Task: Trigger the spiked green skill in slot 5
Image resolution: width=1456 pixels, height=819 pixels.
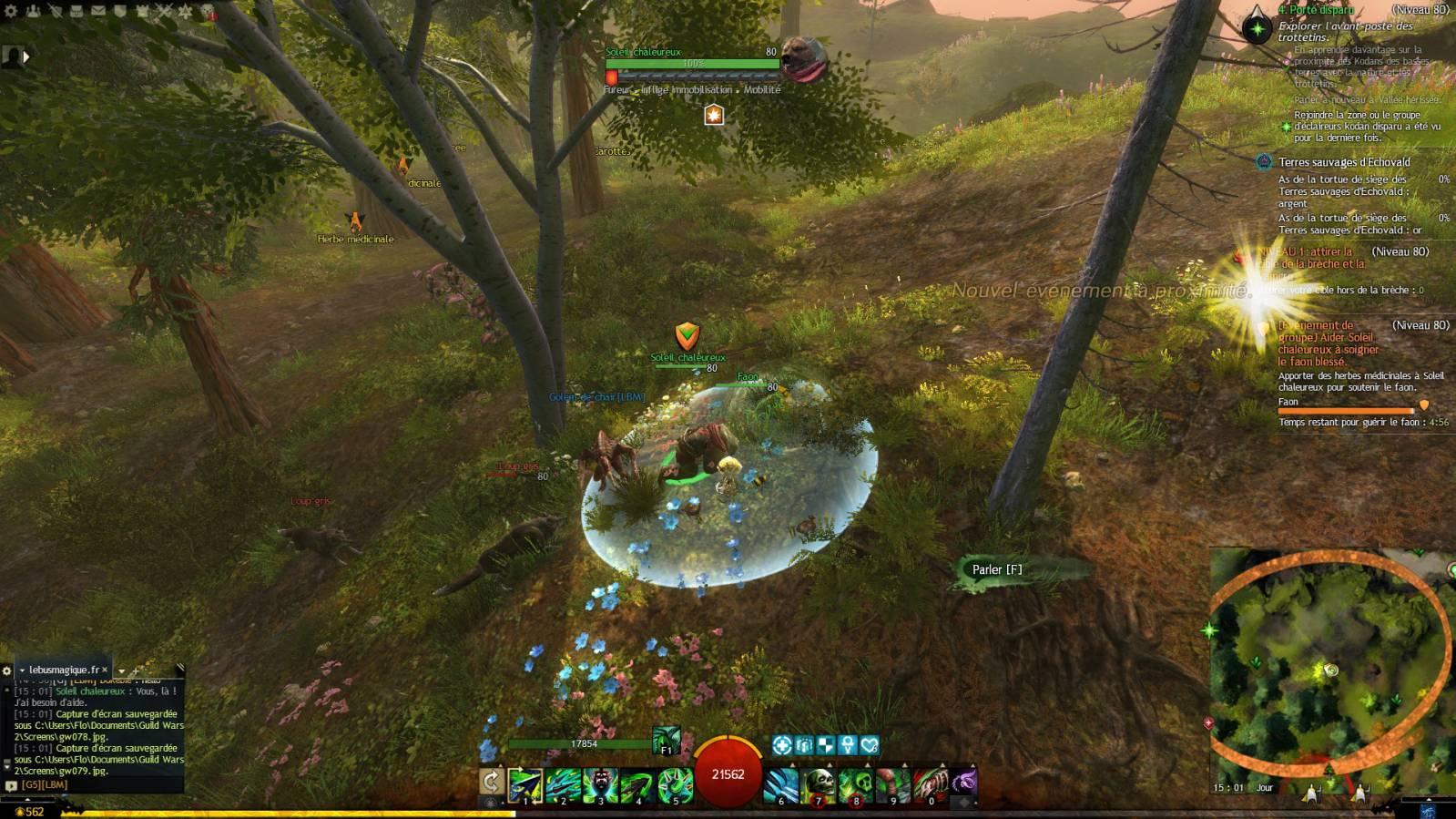Action: point(675,785)
